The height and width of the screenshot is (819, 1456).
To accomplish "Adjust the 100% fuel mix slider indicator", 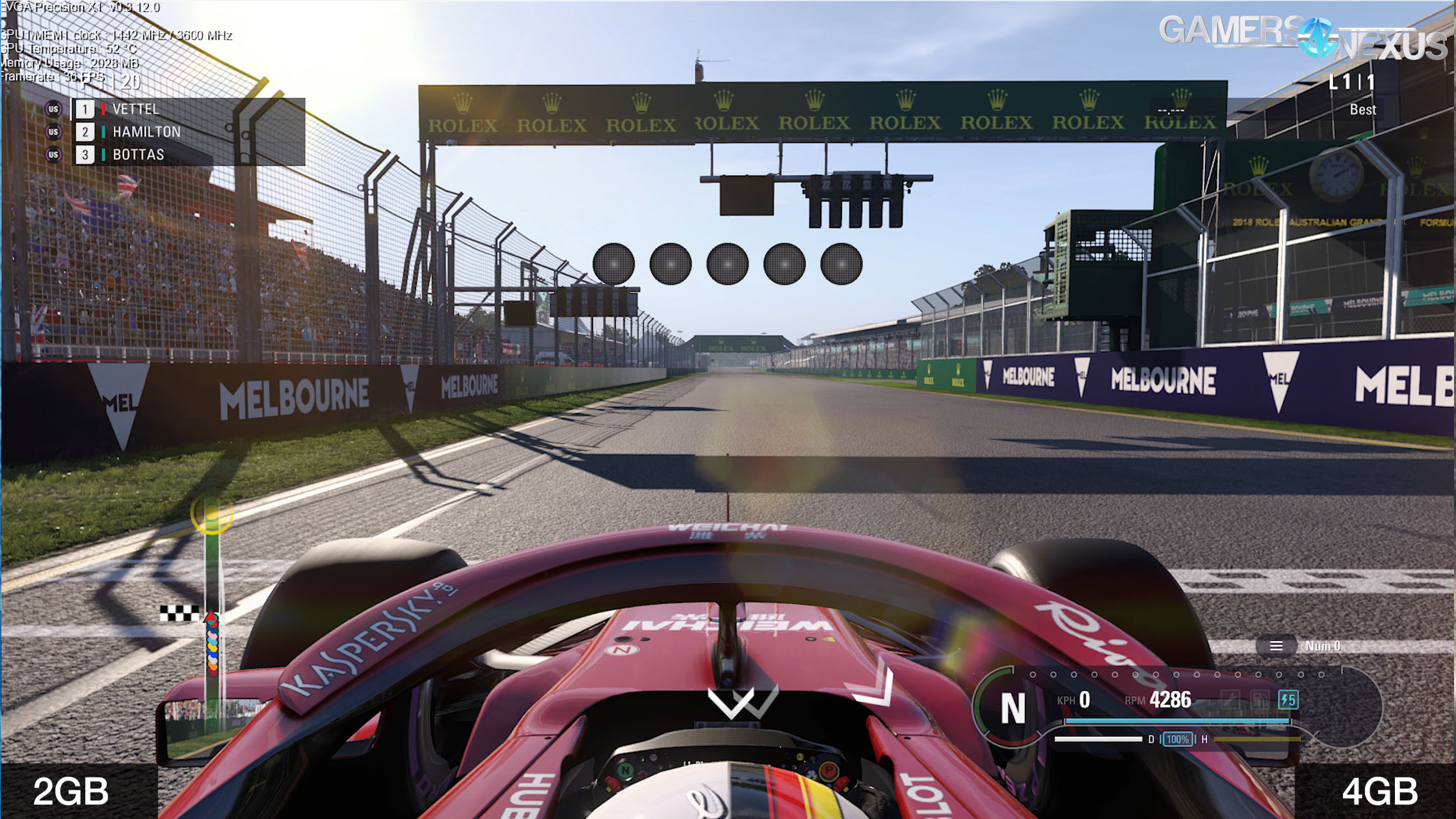I will point(1177,740).
